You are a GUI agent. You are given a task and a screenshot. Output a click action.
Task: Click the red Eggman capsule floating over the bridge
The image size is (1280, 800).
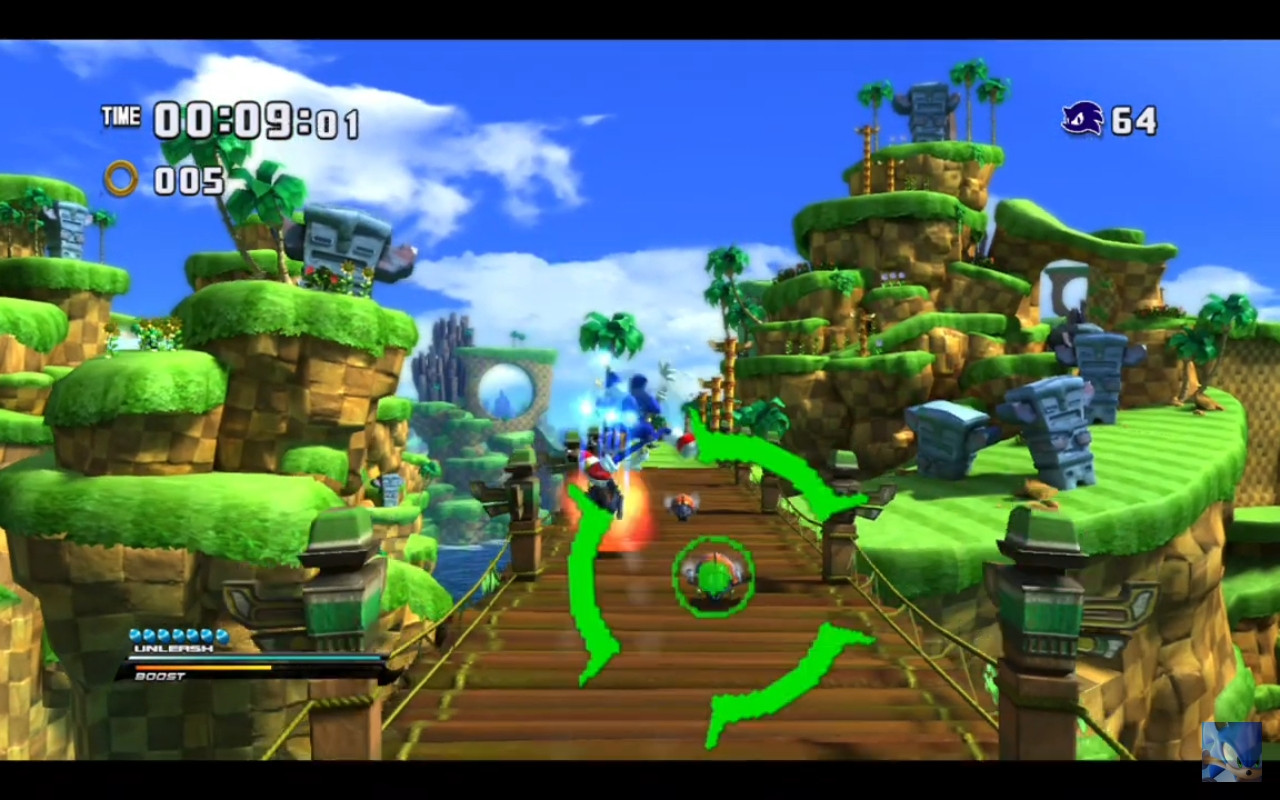pyautogui.click(x=686, y=443)
